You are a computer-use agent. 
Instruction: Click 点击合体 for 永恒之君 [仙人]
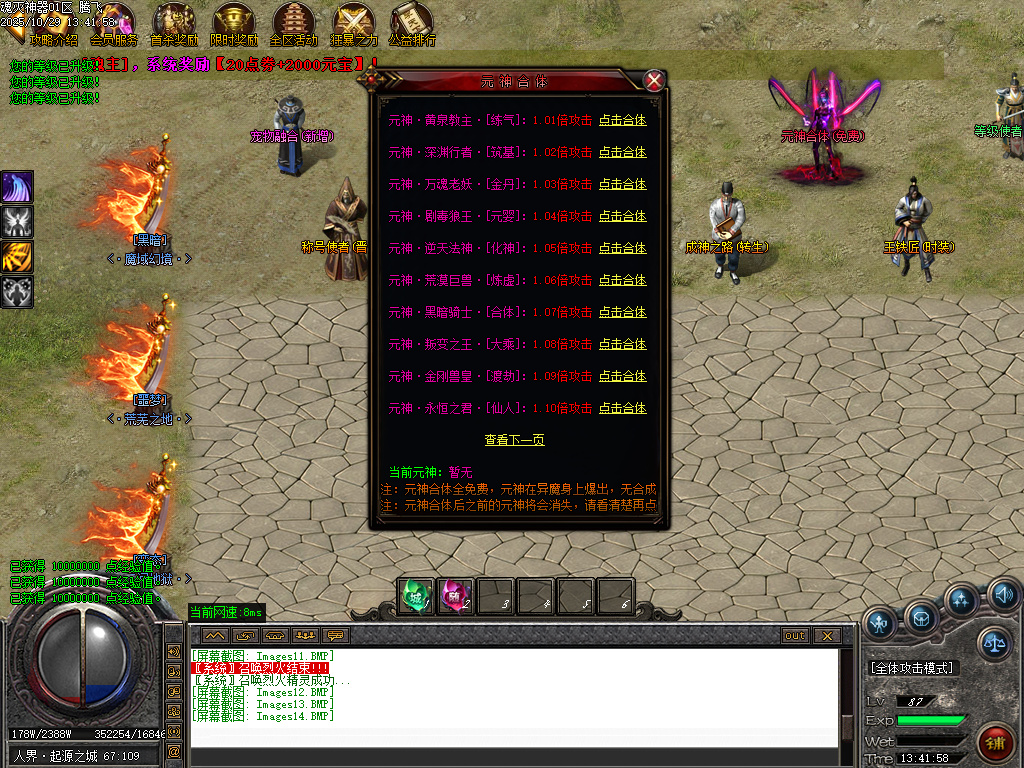pyautogui.click(x=622, y=409)
